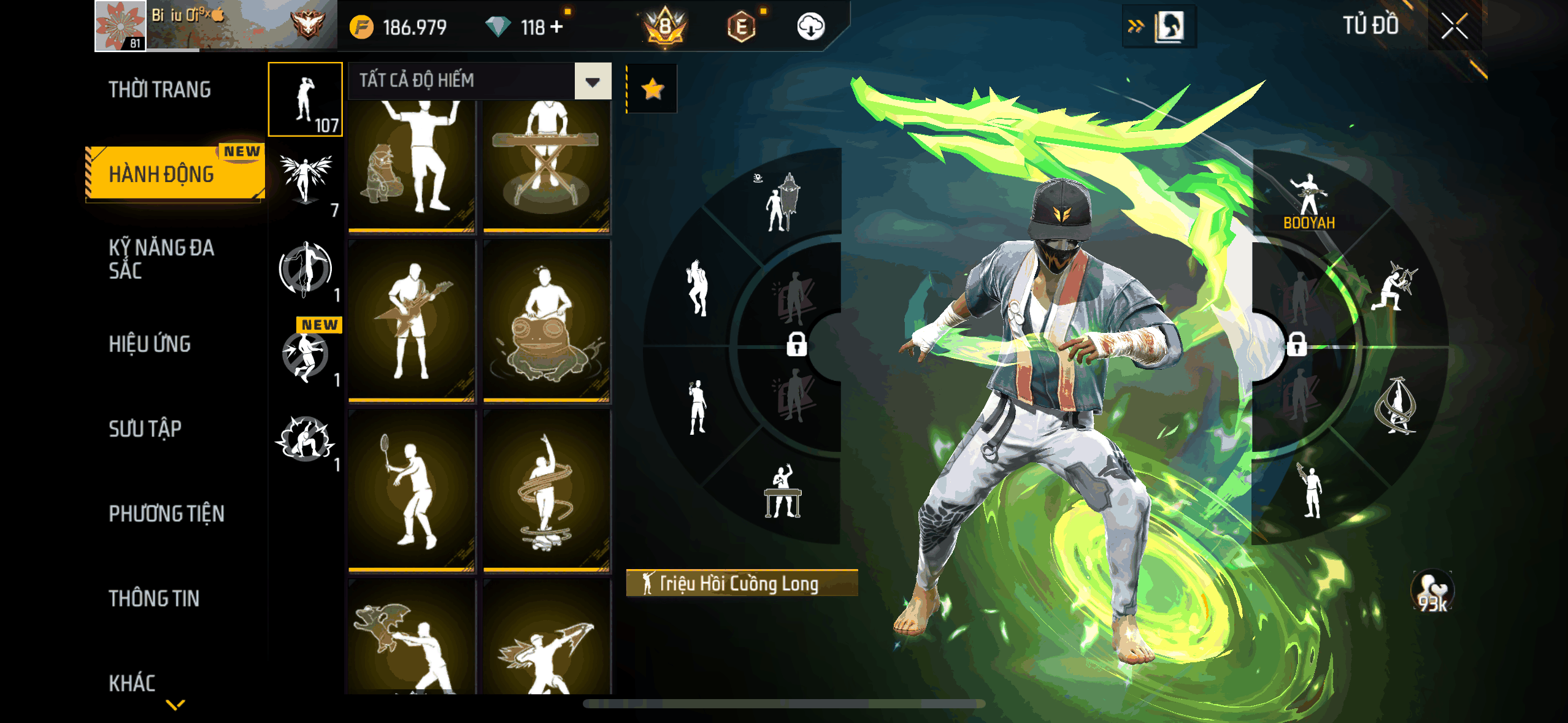Open the Thời Trang menu
Screen dimensions: 1568x723
click(159, 90)
